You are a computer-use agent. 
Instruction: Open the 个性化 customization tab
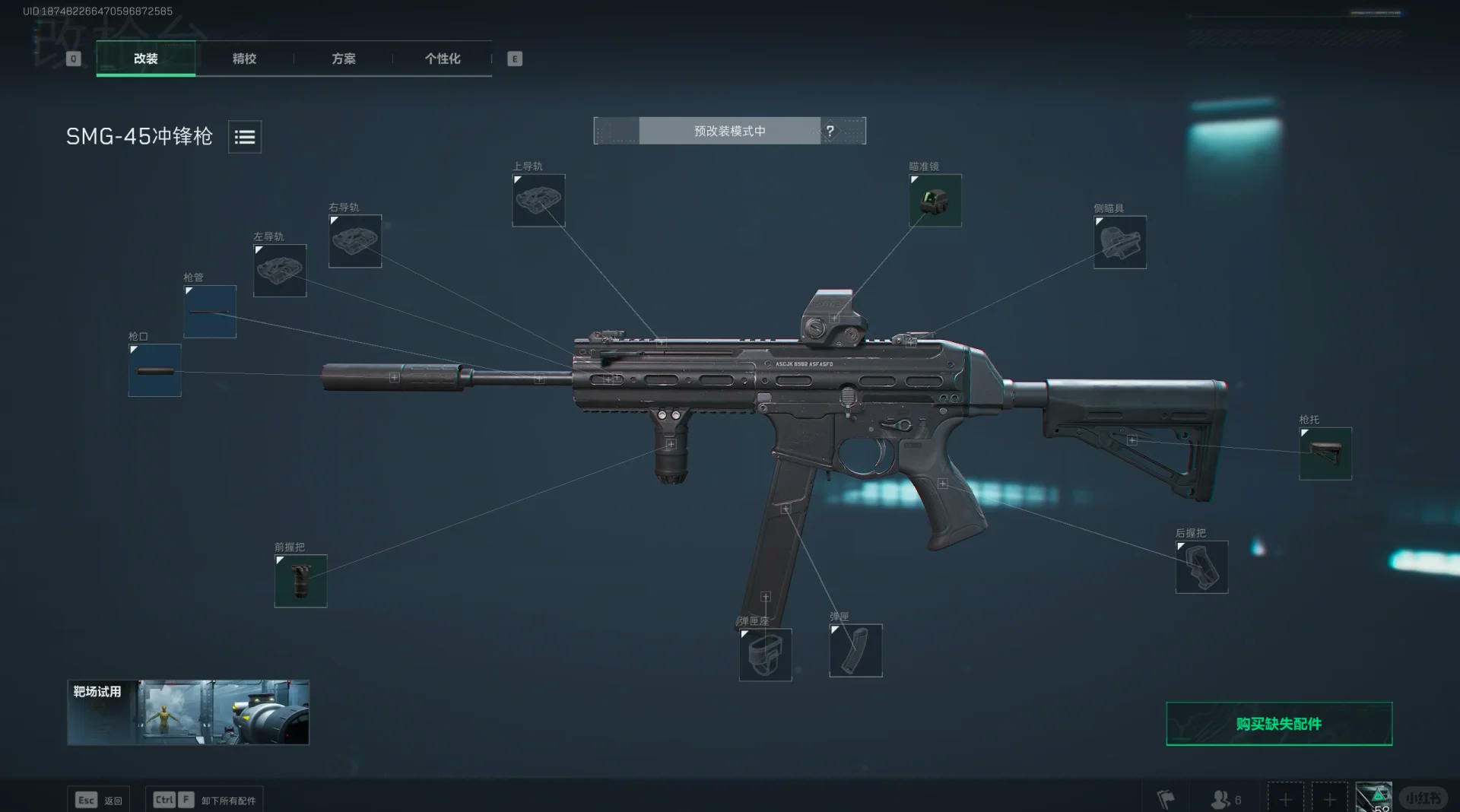coord(443,59)
